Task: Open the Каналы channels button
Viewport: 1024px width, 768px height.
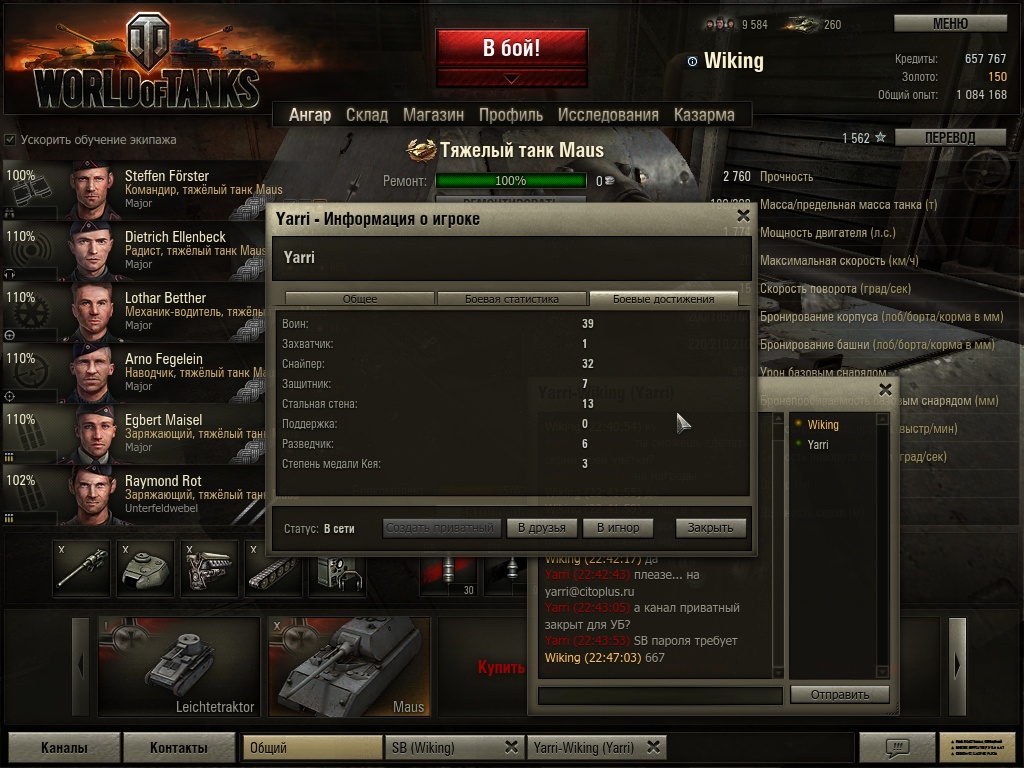Action: click(x=64, y=747)
